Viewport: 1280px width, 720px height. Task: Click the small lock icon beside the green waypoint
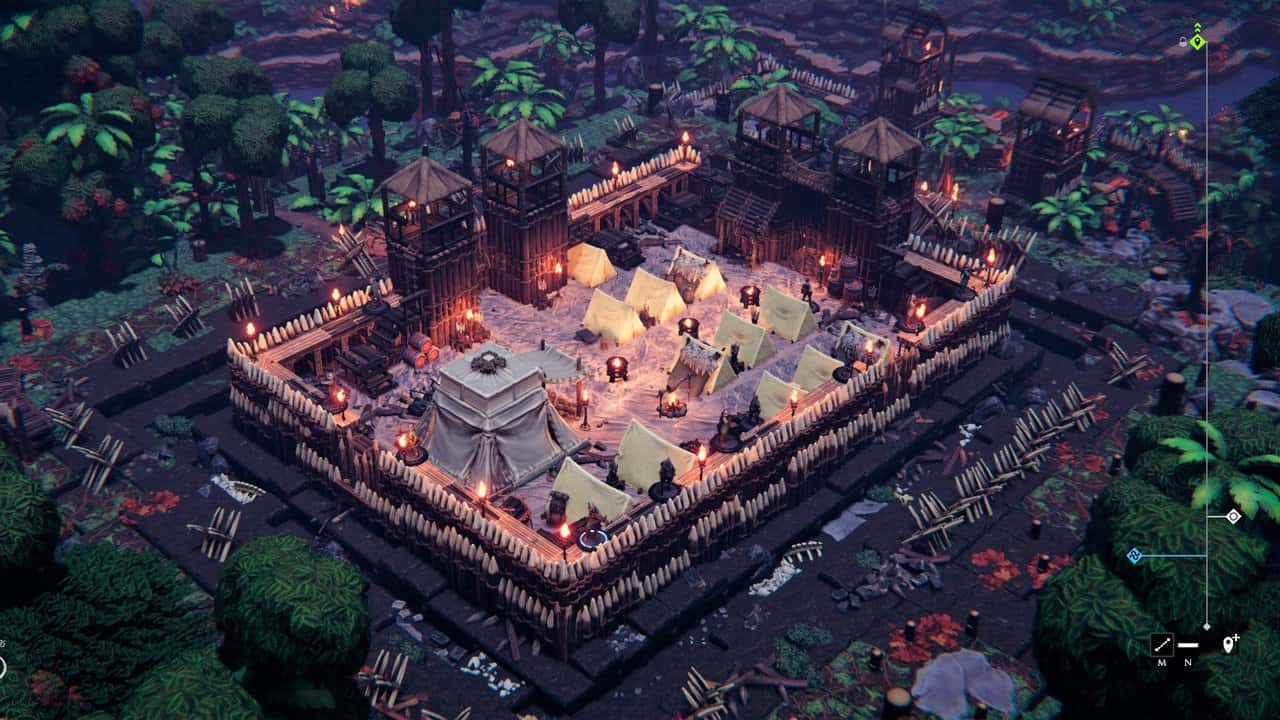click(1182, 41)
